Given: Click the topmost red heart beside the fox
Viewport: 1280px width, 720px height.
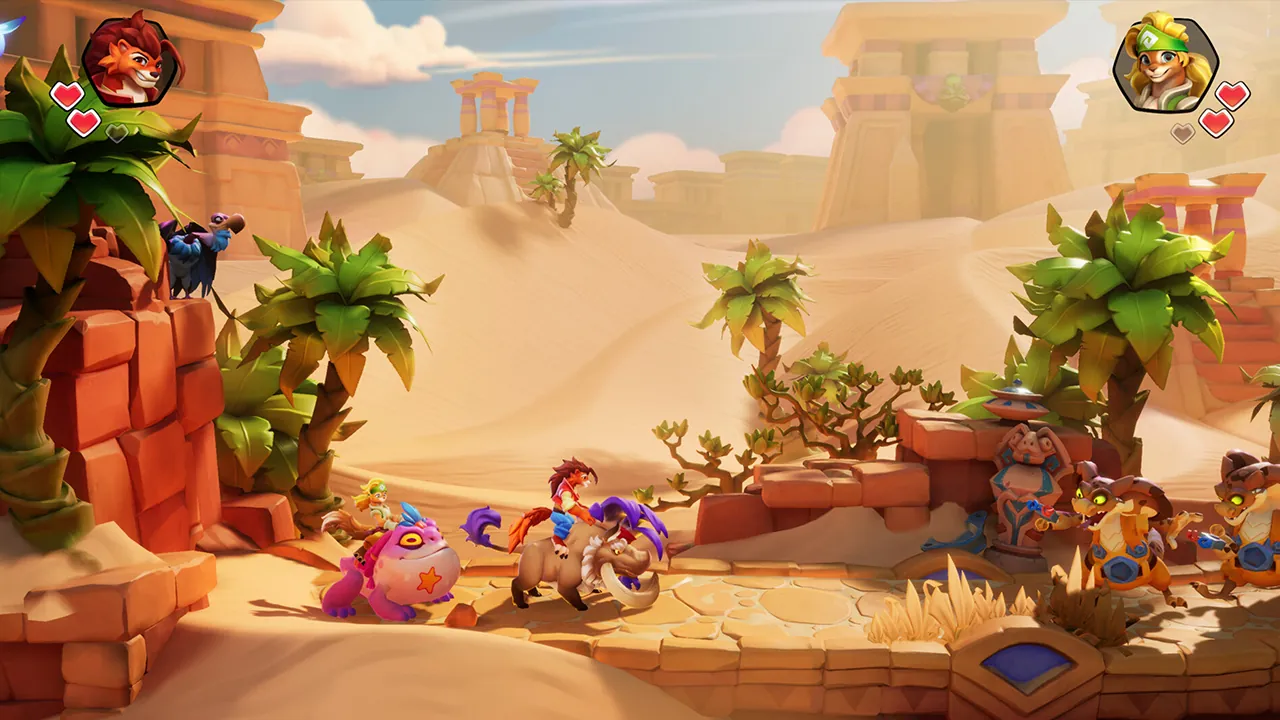Looking at the screenshot, I should tap(66, 93).
